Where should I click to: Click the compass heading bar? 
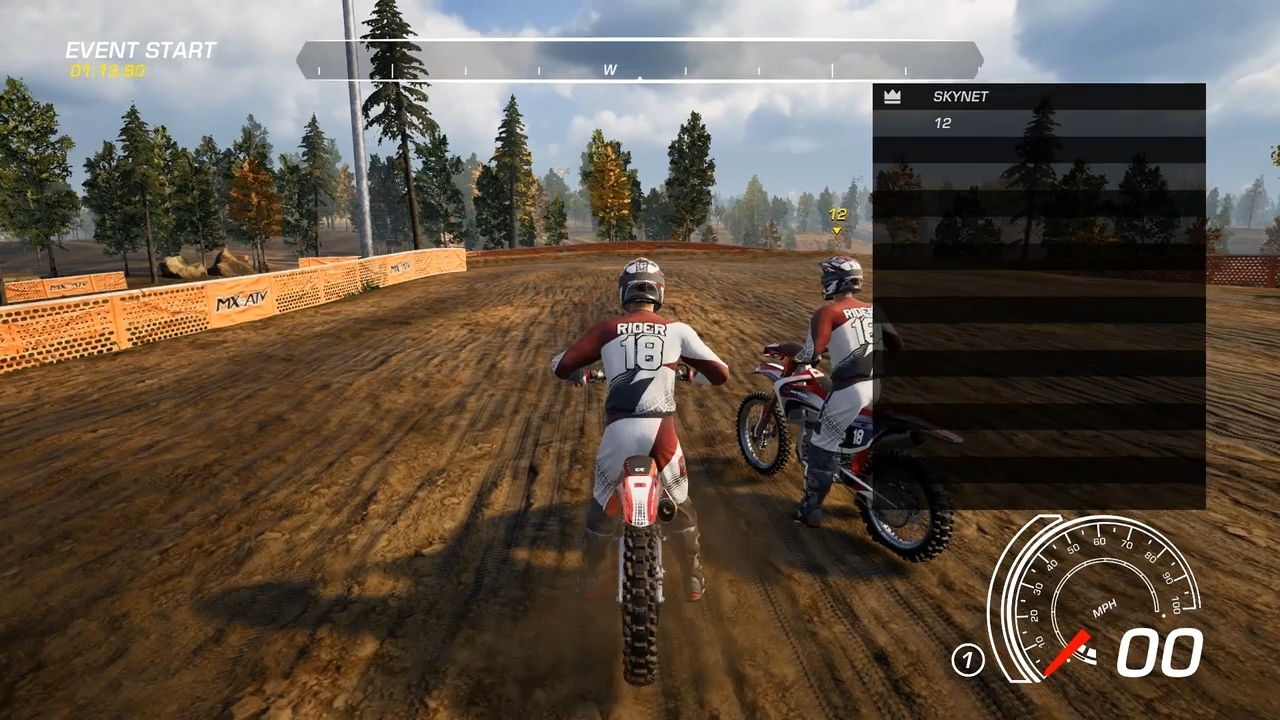pos(639,61)
